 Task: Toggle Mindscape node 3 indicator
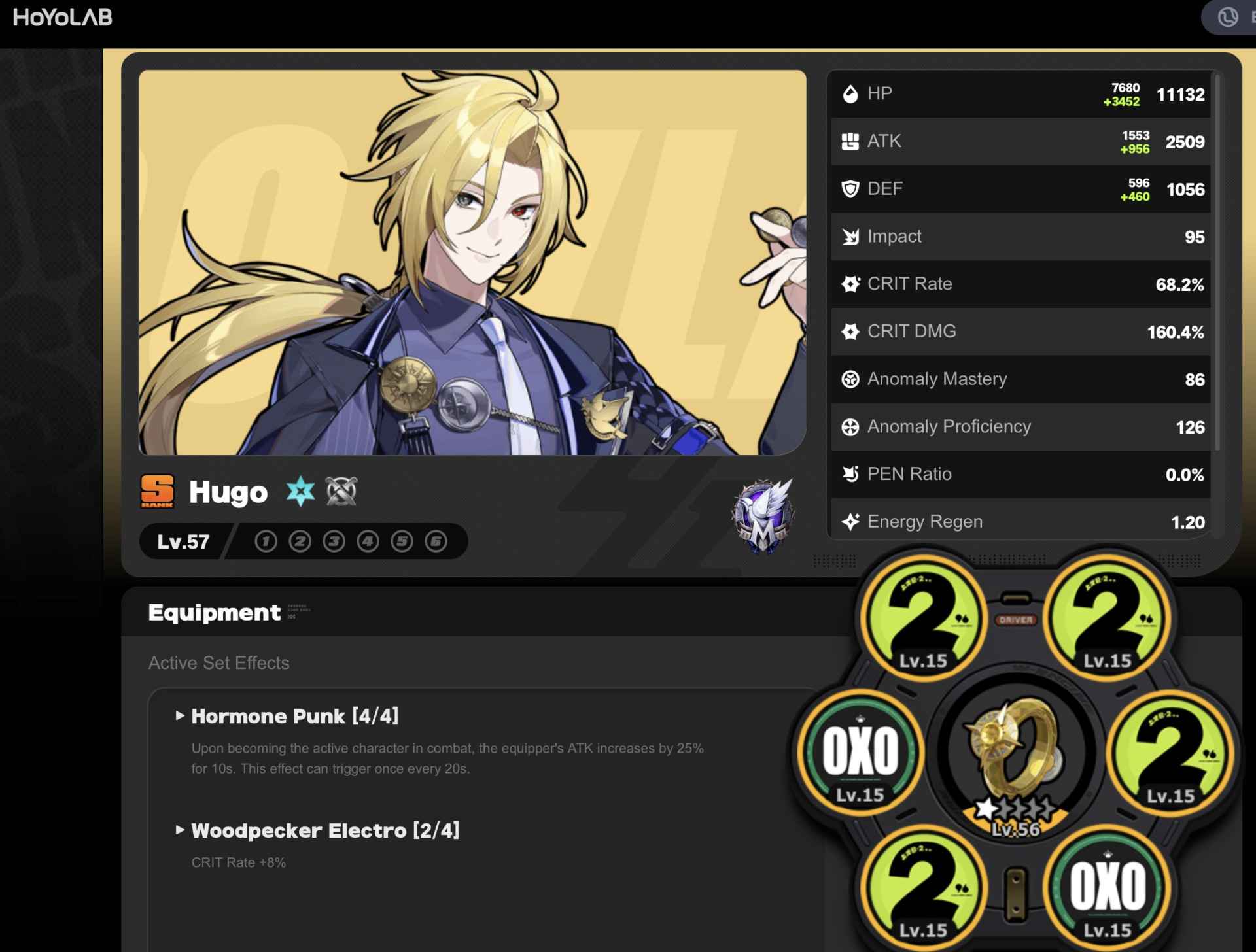point(333,541)
